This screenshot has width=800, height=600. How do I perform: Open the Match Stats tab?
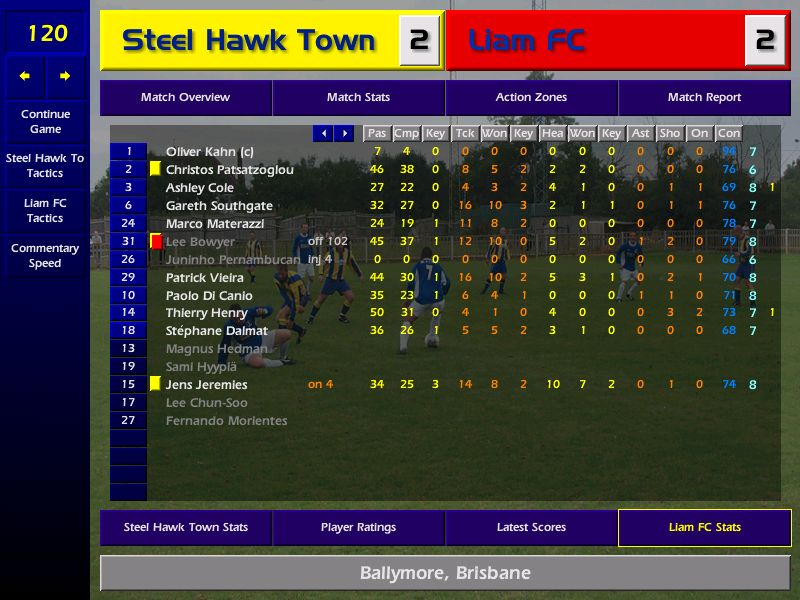click(358, 98)
